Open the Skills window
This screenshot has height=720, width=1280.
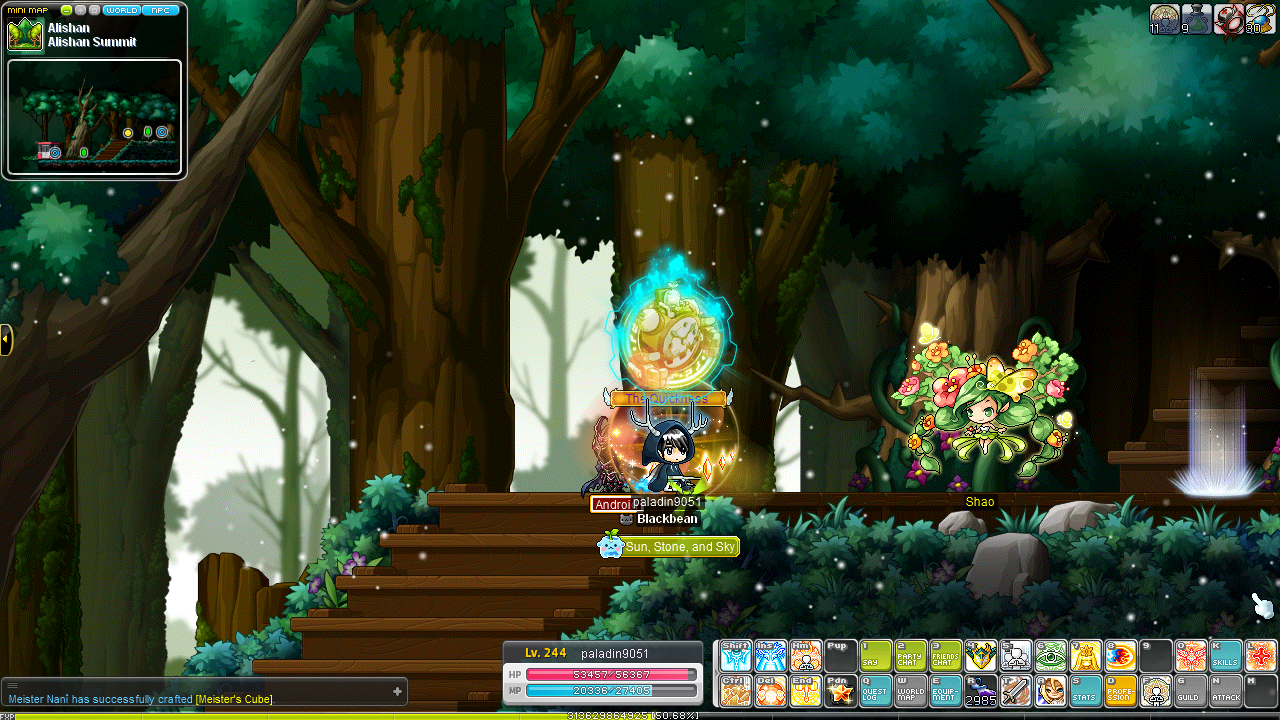(1226, 656)
